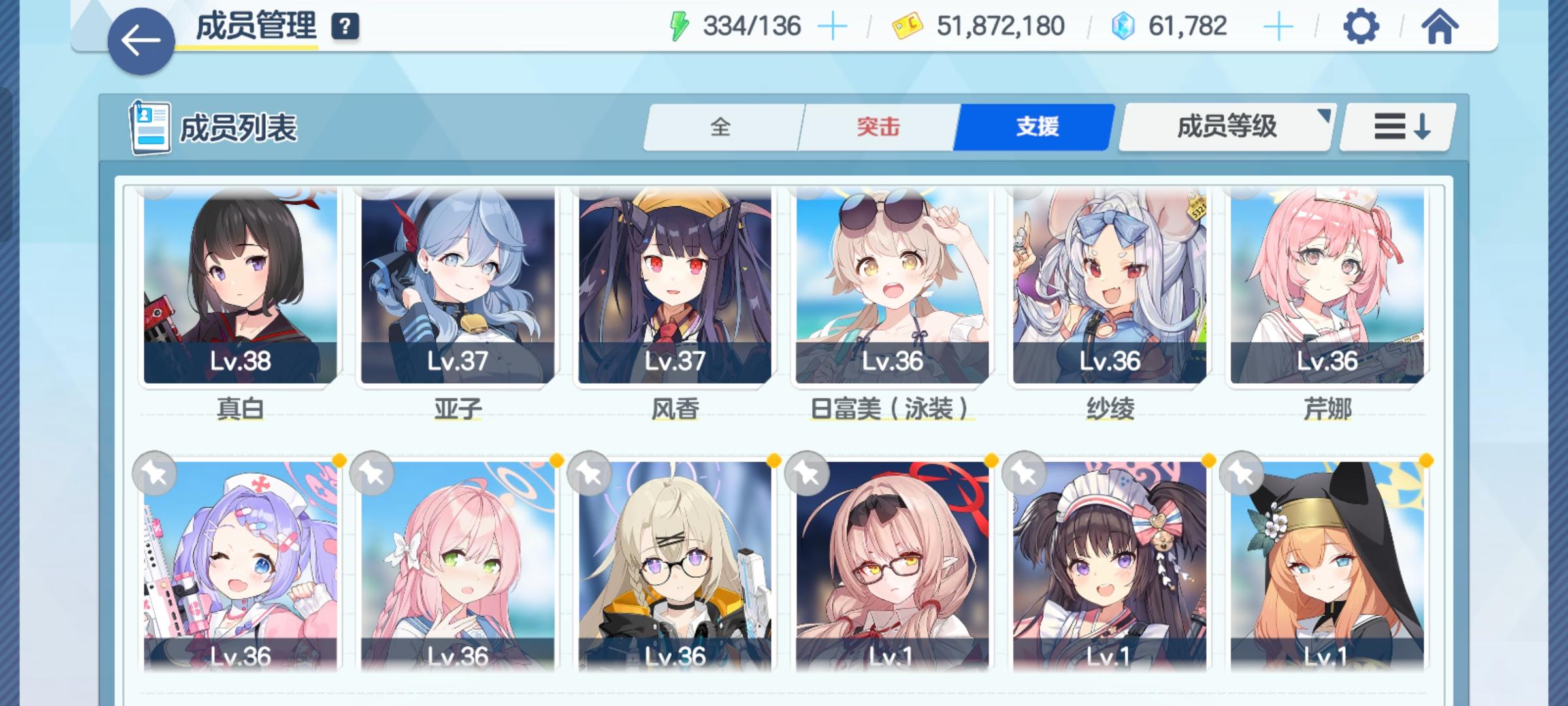Click the lightning energy icon in the top bar
This screenshot has width=1568, height=706.
coord(680,25)
